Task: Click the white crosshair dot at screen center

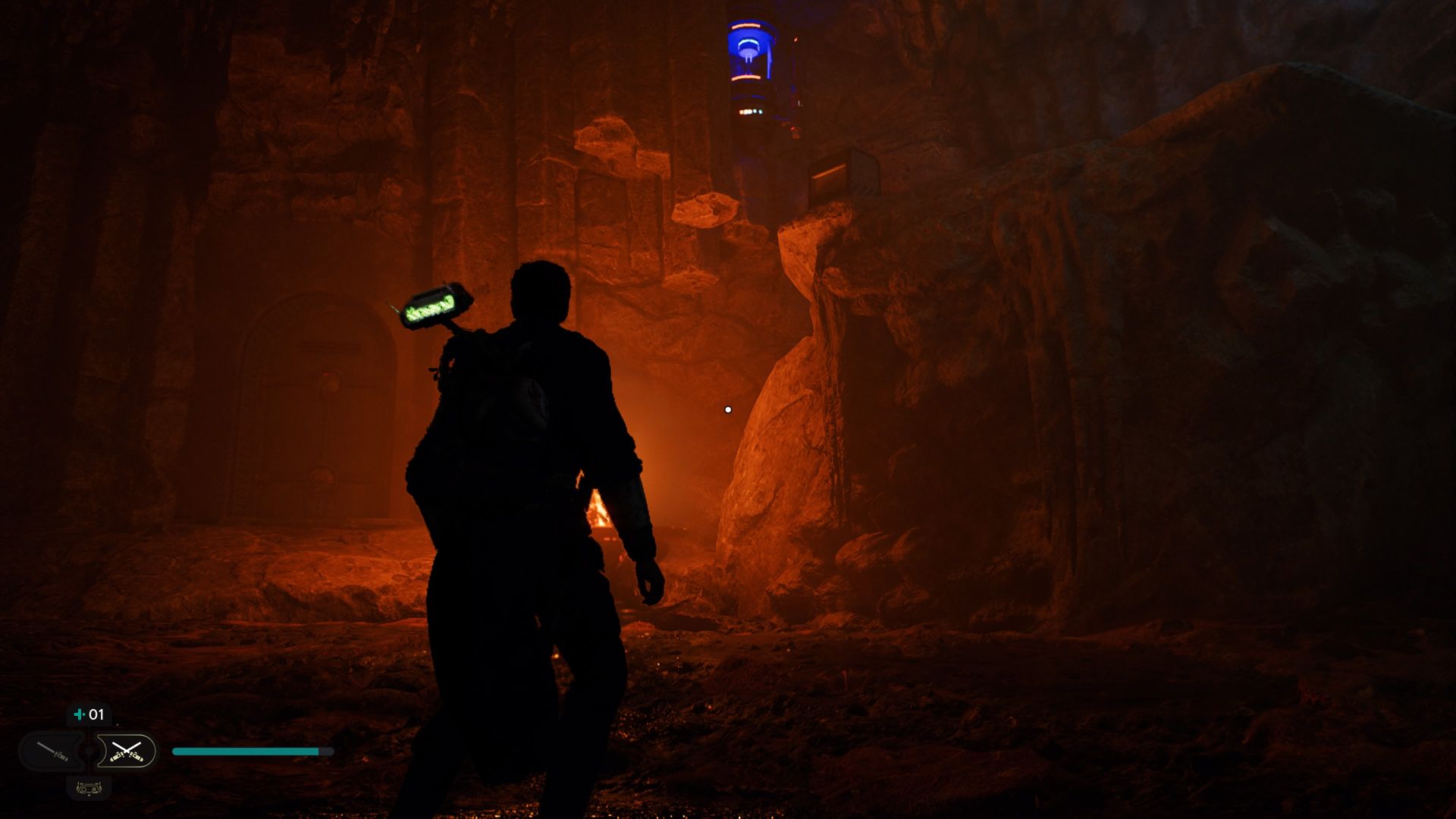Action: click(729, 409)
